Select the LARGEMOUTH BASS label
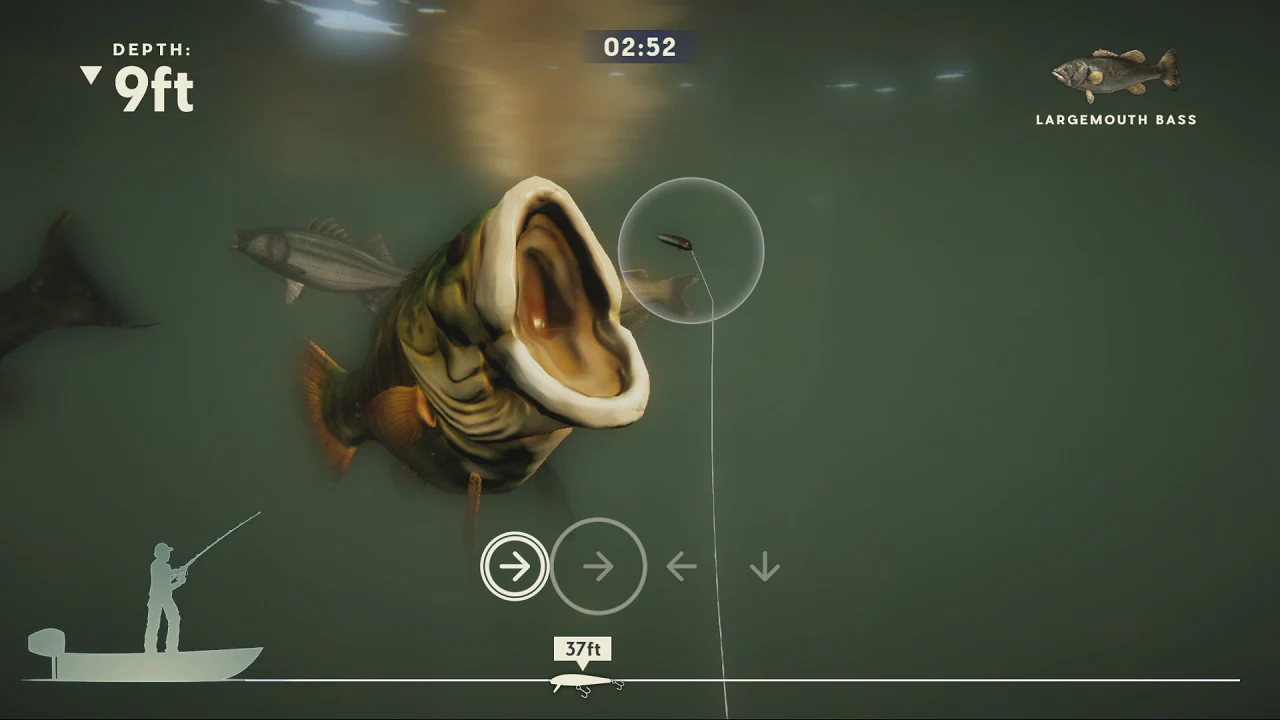The width and height of the screenshot is (1280, 720). point(1115,119)
